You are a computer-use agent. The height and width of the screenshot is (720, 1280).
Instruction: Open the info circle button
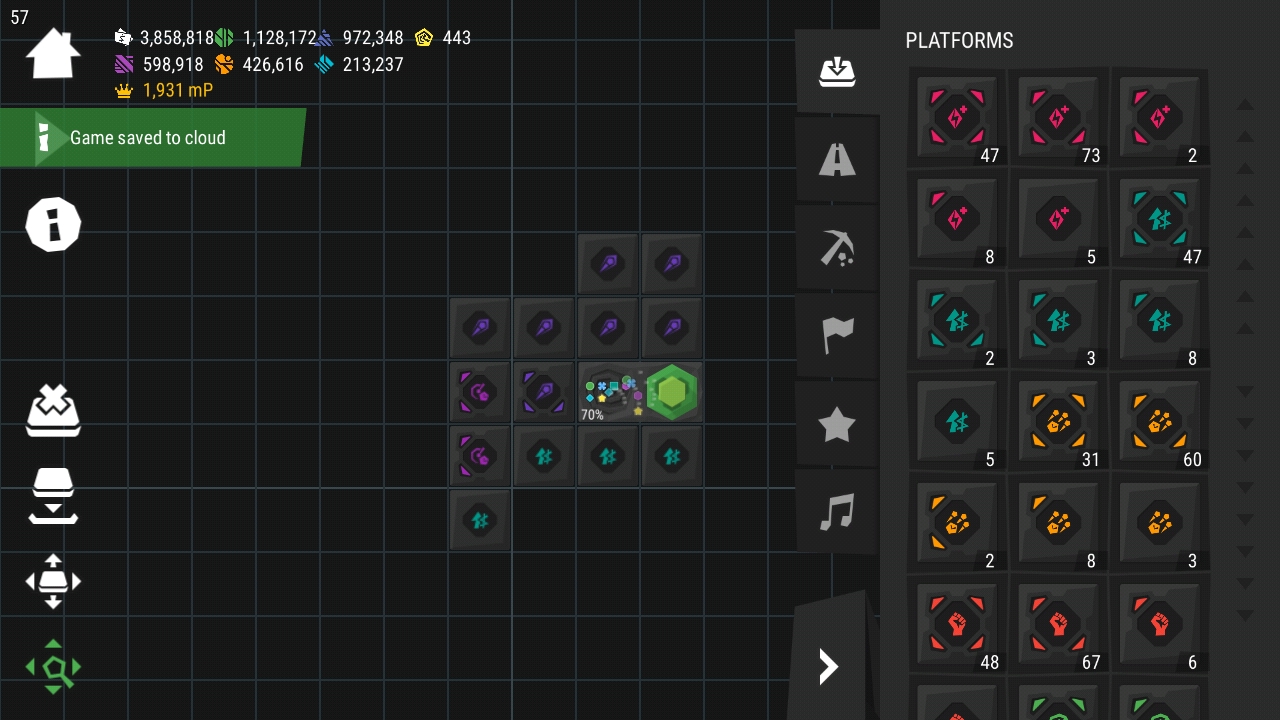53,223
